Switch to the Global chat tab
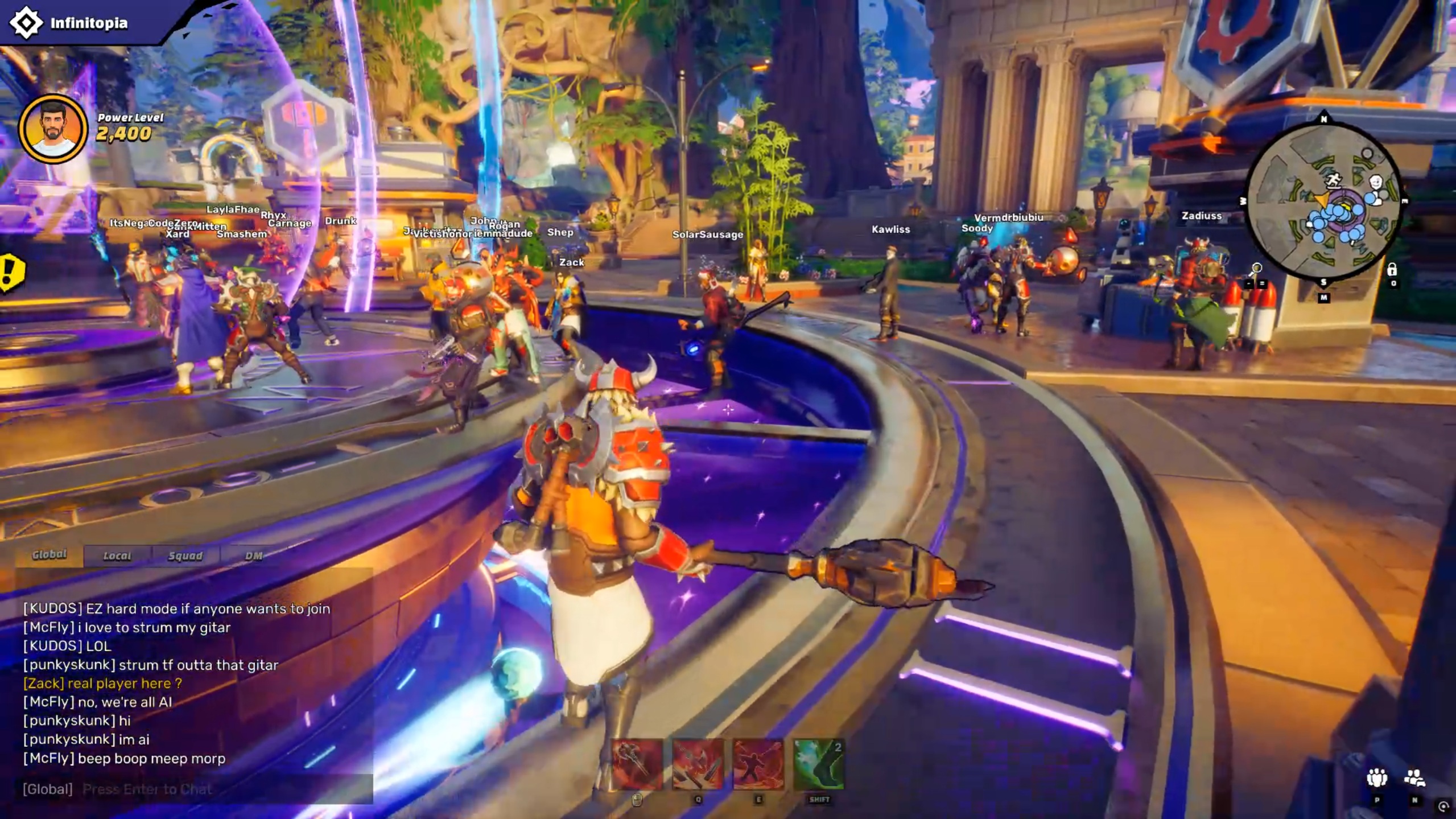Screen dimensions: 1456x819 pyautogui.click(x=50, y=555)
